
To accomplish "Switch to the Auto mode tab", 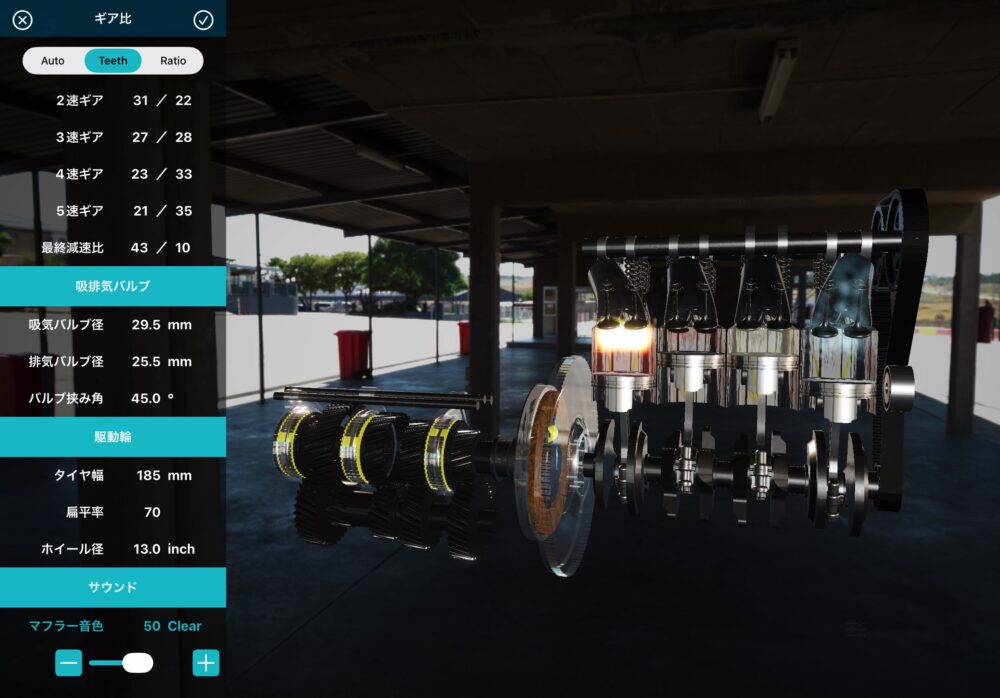I will click(53, 61).
